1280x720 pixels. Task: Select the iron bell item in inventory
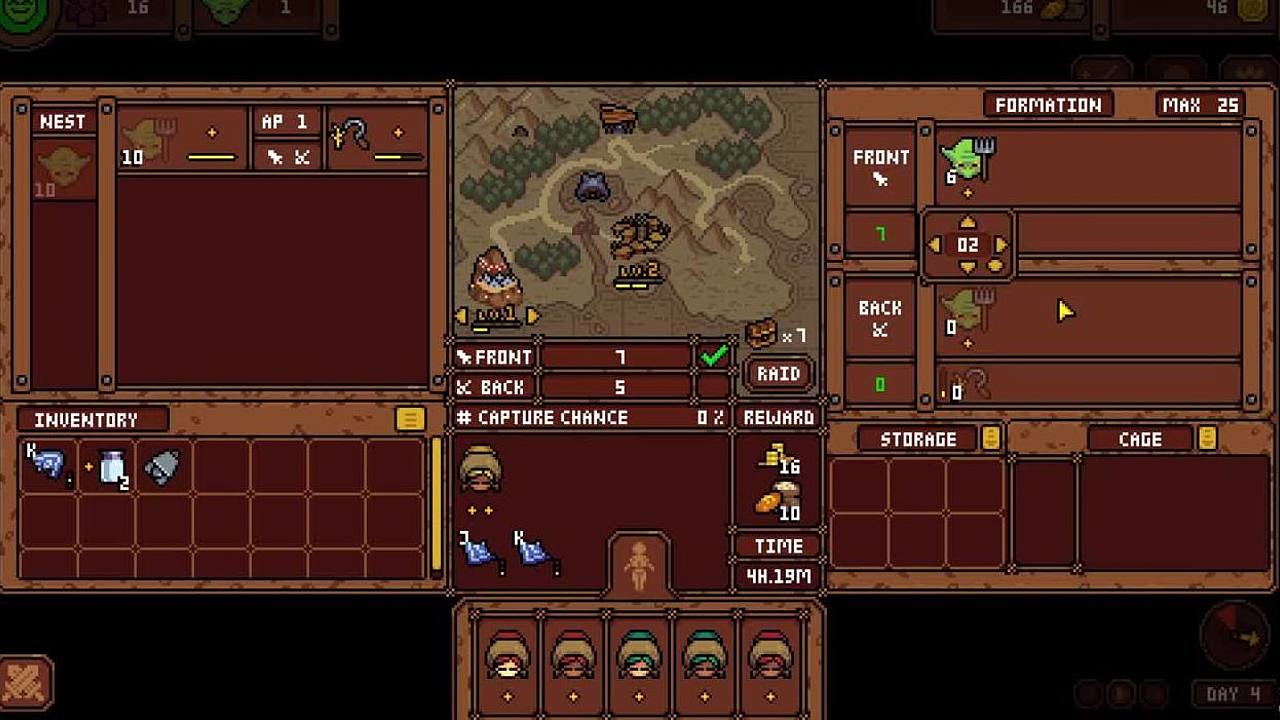click(162, 467)
